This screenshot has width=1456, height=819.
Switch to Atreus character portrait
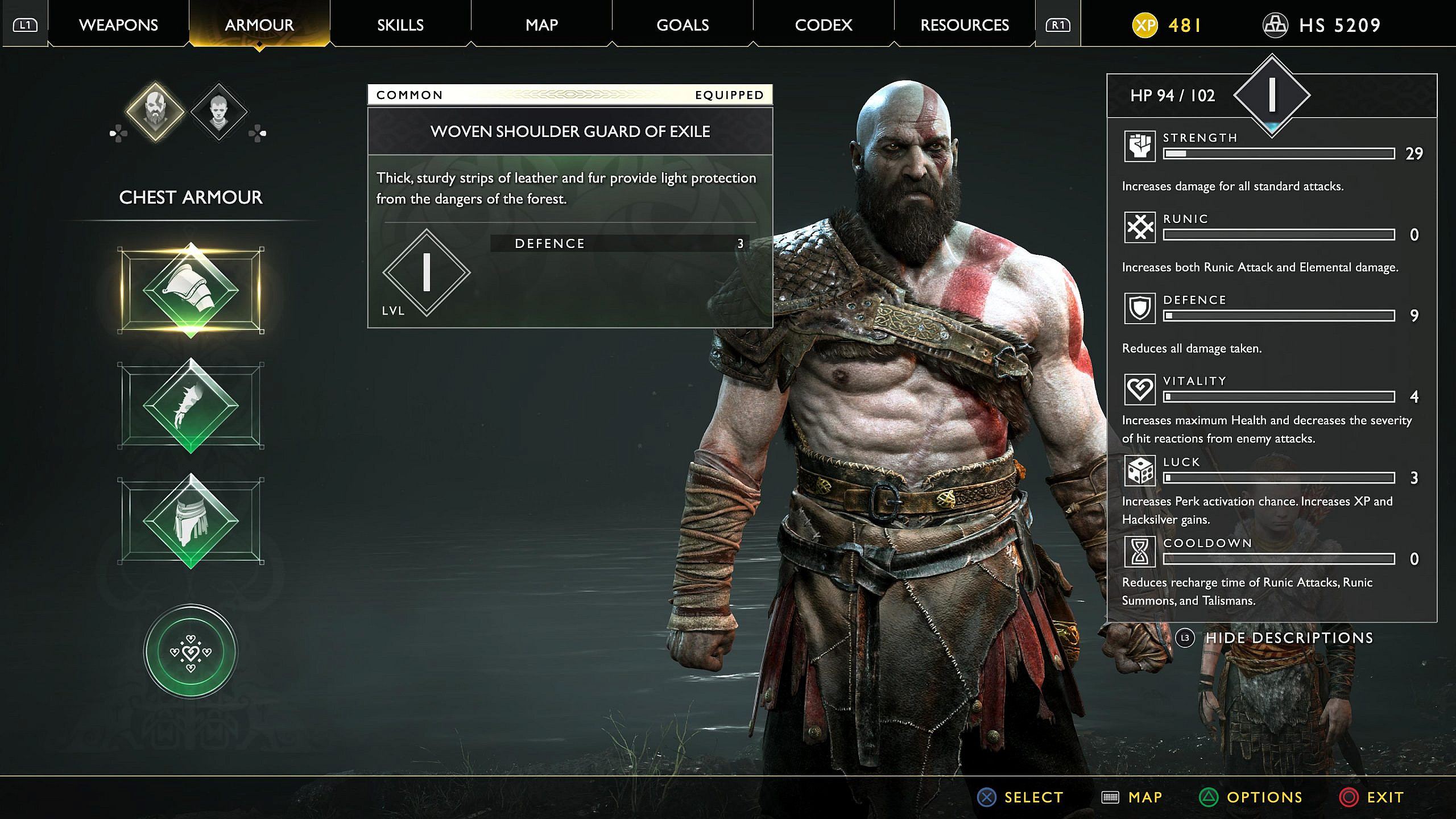click(219, 112)
